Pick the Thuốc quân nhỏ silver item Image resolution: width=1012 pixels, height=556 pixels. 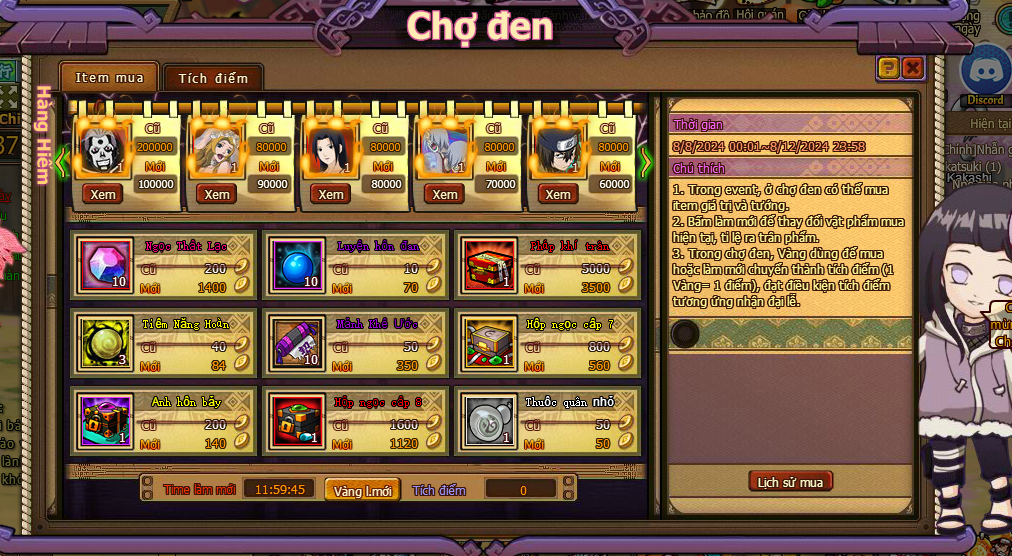489,420
